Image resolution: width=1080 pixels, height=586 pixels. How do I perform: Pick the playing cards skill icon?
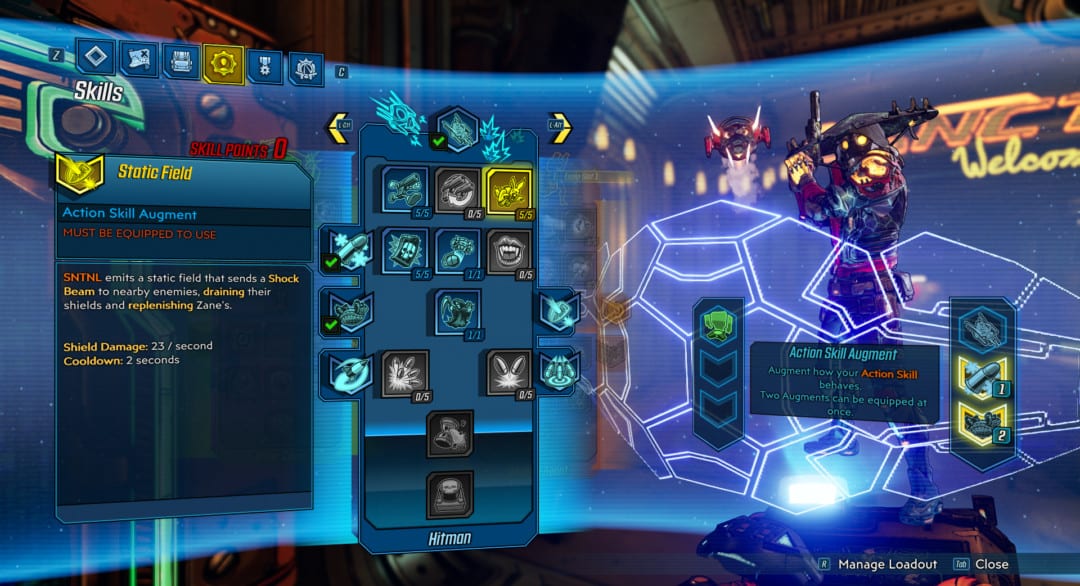pyautogui.click(x=405, y=249)
